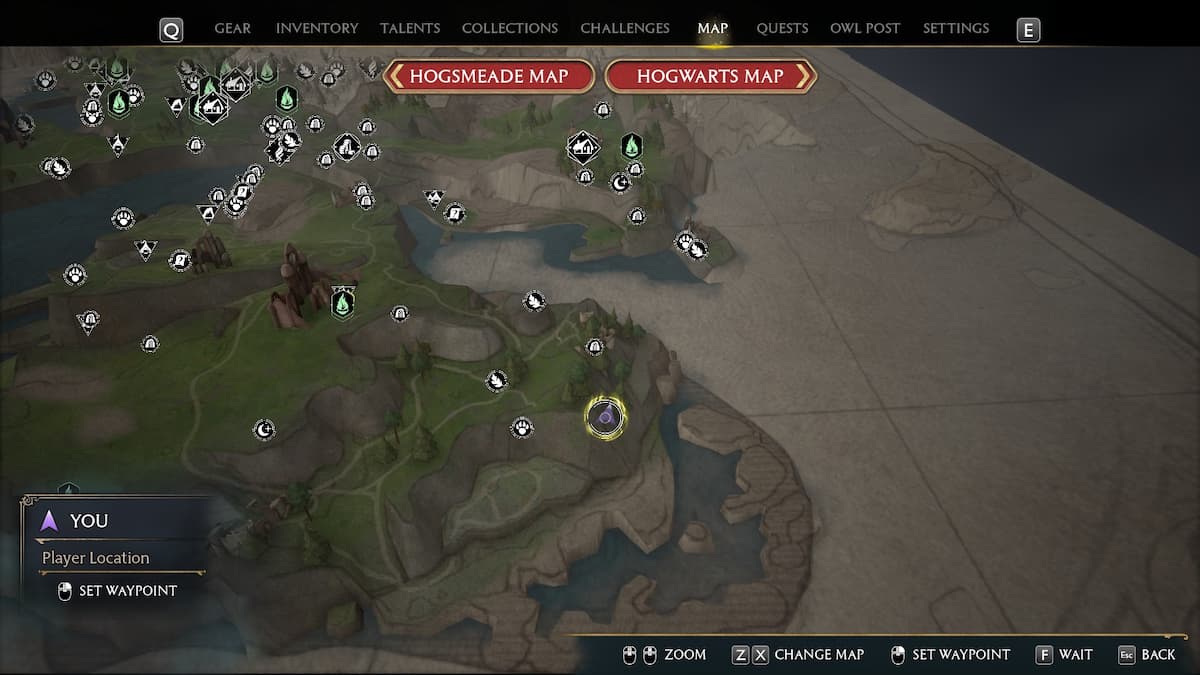The width and height of the screenshot is (1200, 675).
Task: Open the Gear tab
Action: click(x=232, y=28)
